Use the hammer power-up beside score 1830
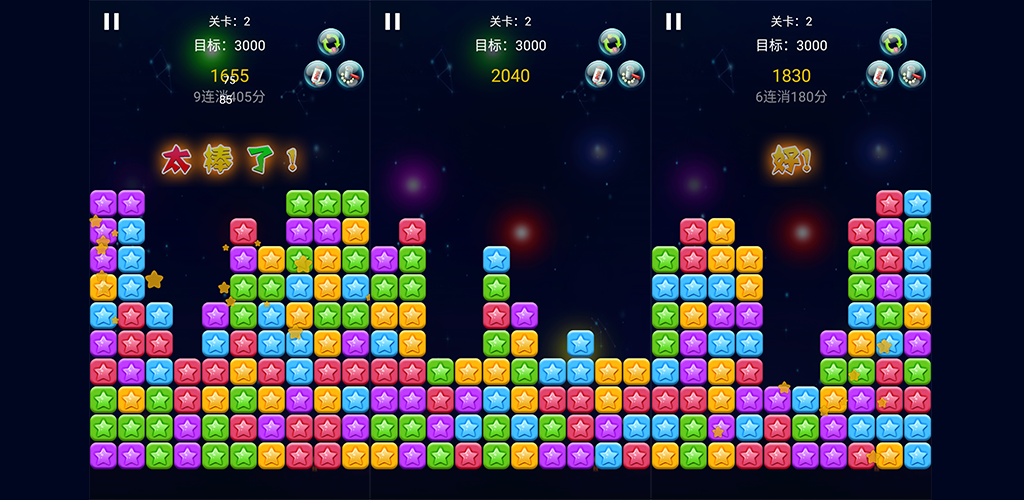This screenshot has height=500, width=1024. coord(912,74)
